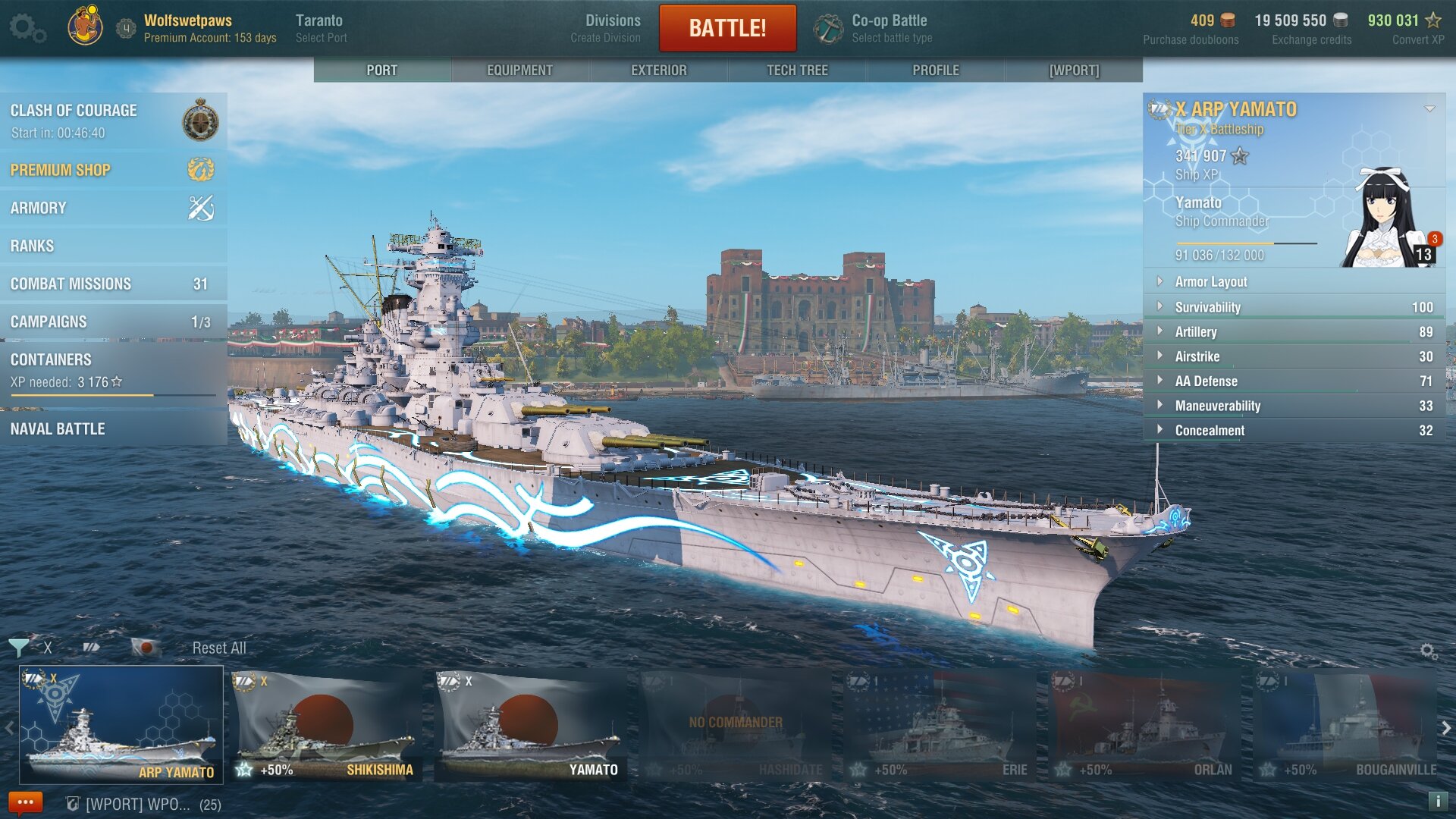The image size is (1456, 819).
Task: Open the Campaigns menu
Action: 112,322
